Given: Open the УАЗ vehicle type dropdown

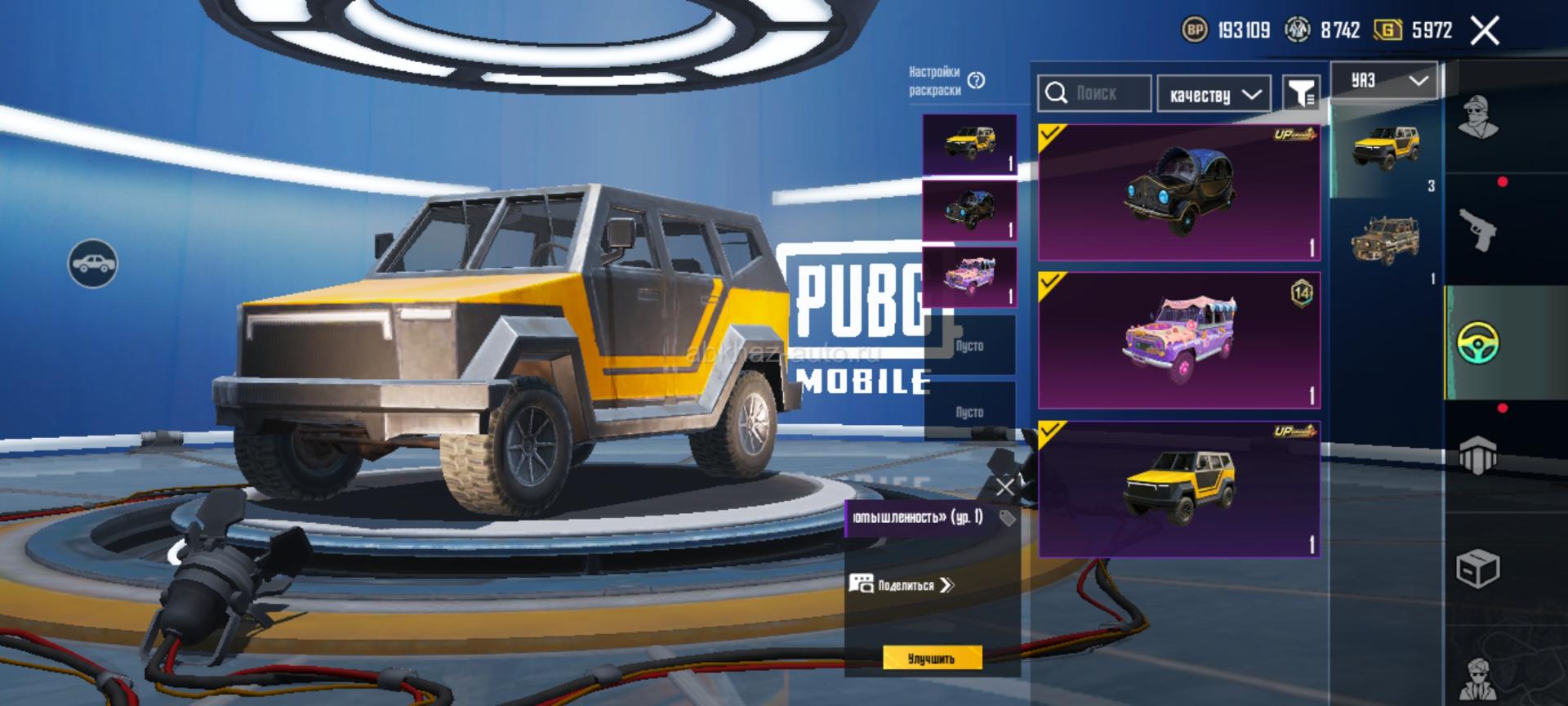Looking at the screenshot, I should pyautogui.click(x=1383, y=81).
